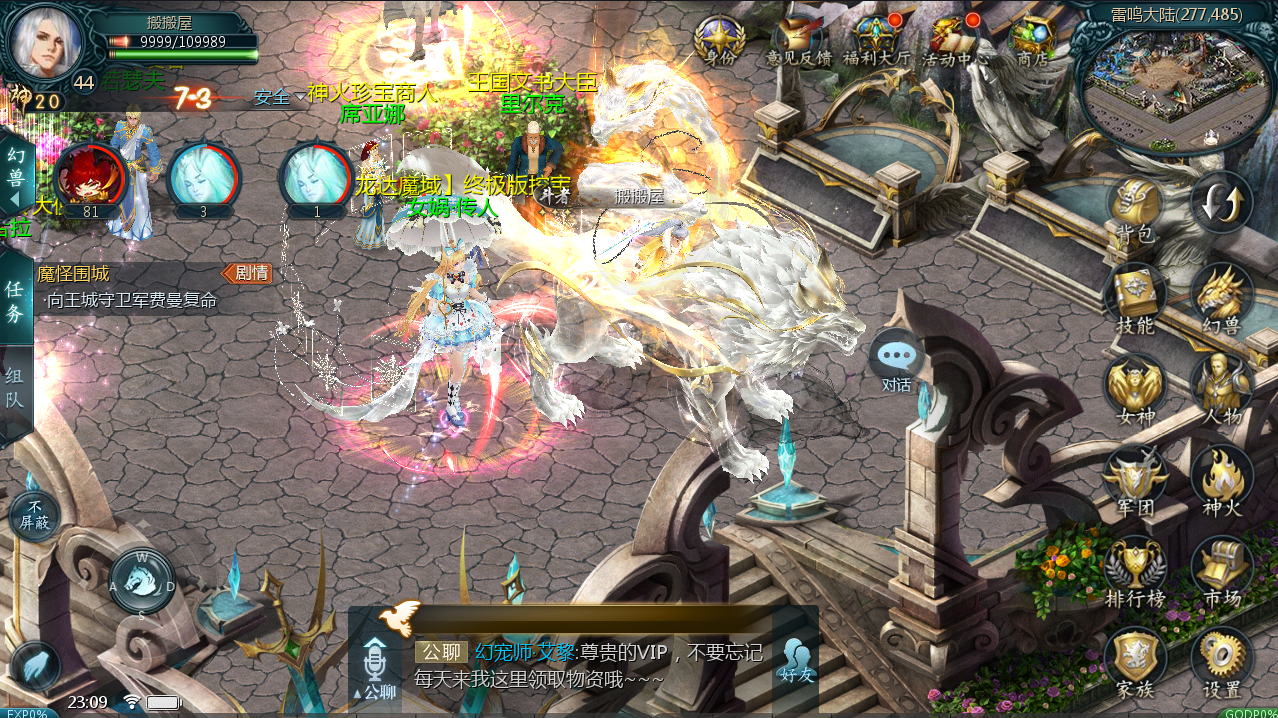Open the 军团 legion menu
This screenshot has height=718, width=1278.
tap(1135, 480)
